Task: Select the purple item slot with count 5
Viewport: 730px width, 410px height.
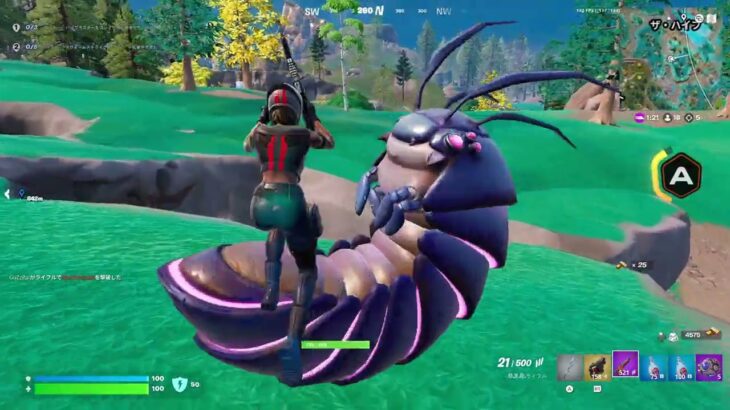Action: point(709,367)
